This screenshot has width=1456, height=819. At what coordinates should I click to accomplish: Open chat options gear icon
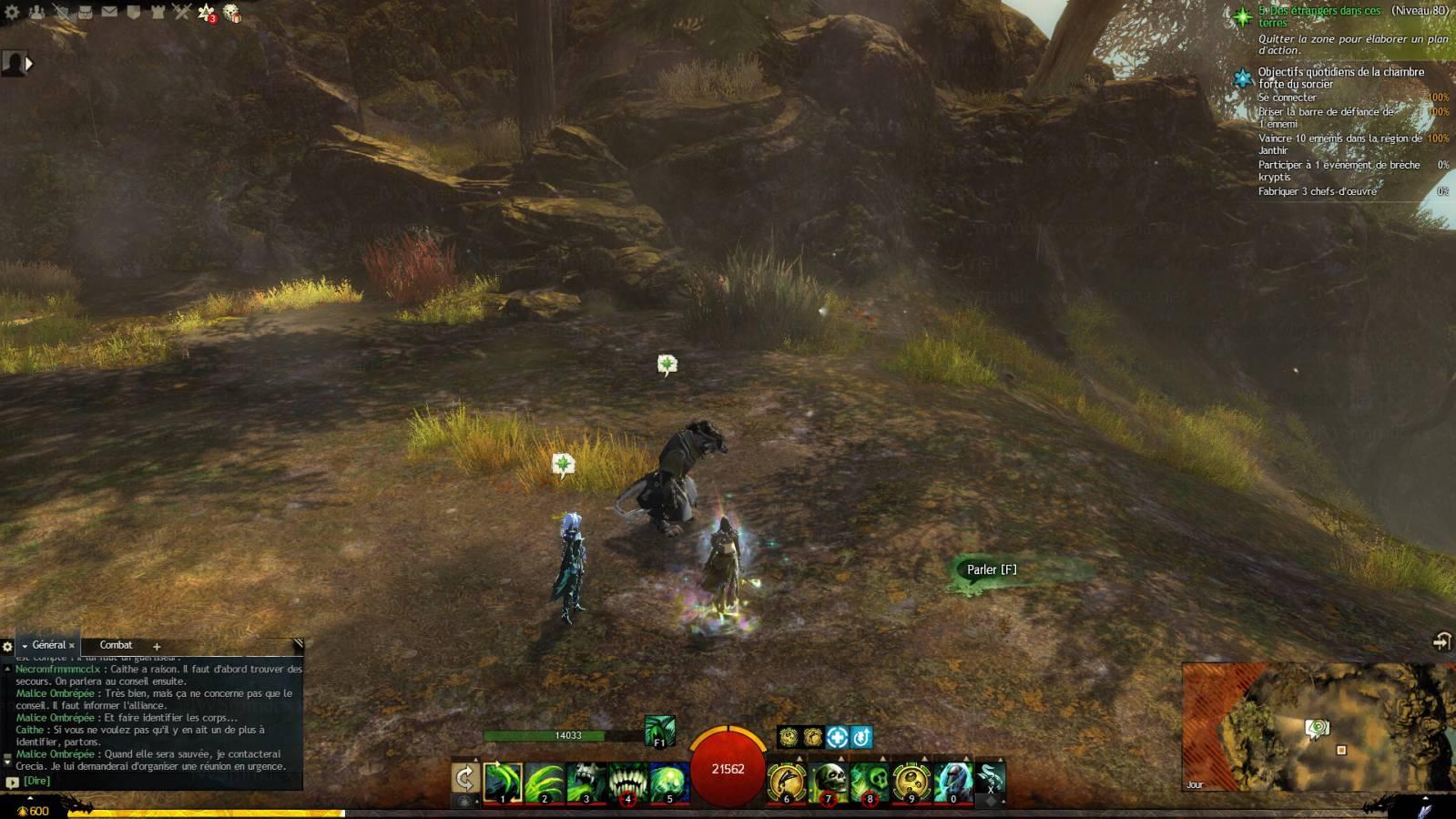click(7, 647)
